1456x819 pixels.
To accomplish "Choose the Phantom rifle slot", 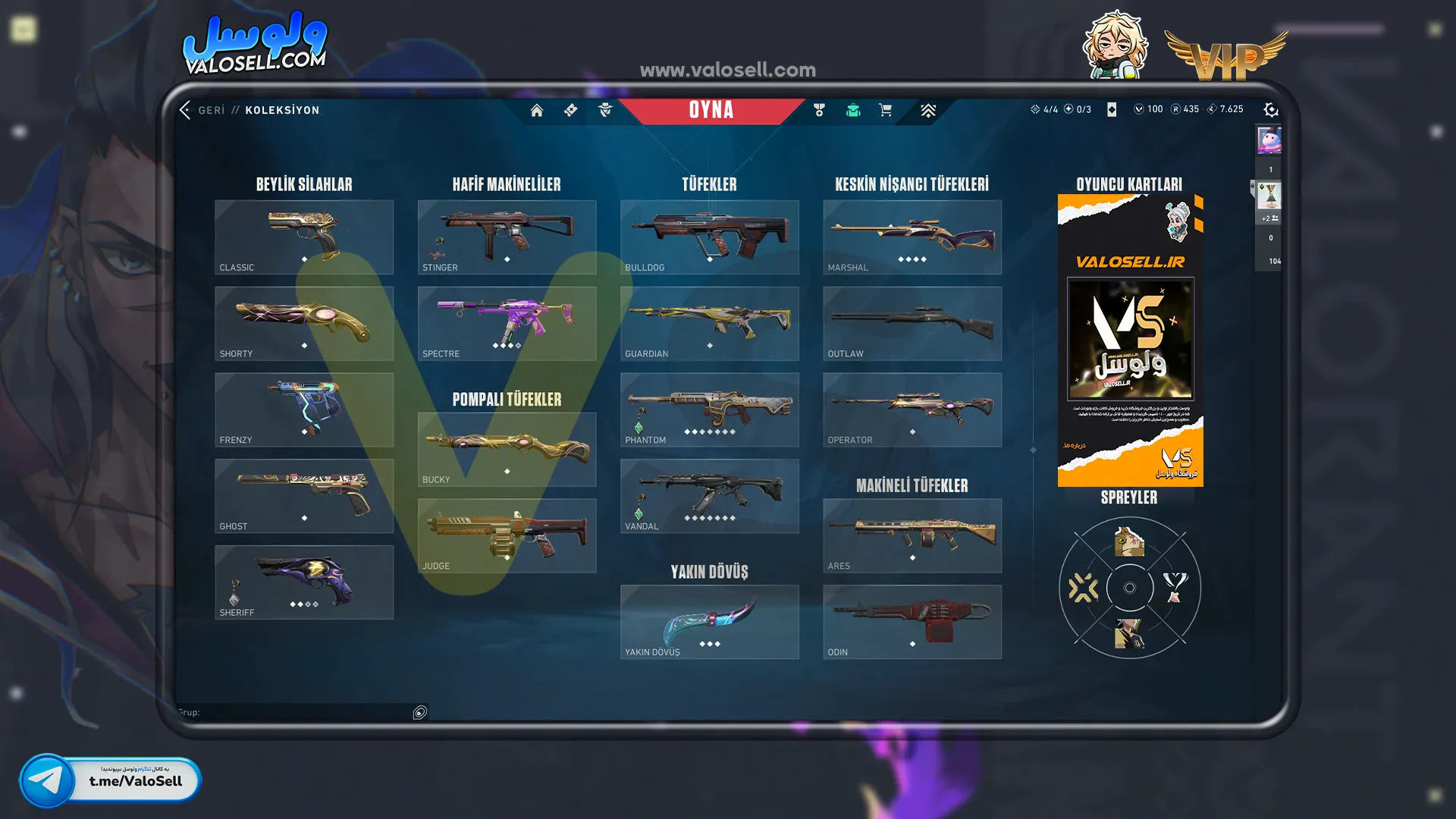I will (x=709, y=409).
